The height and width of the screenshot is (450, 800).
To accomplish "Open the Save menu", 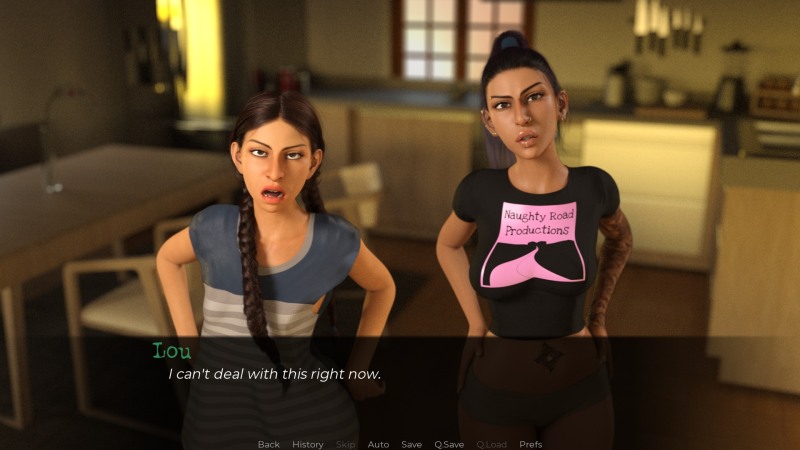I will pyautogui.click(x=411, y=444).
